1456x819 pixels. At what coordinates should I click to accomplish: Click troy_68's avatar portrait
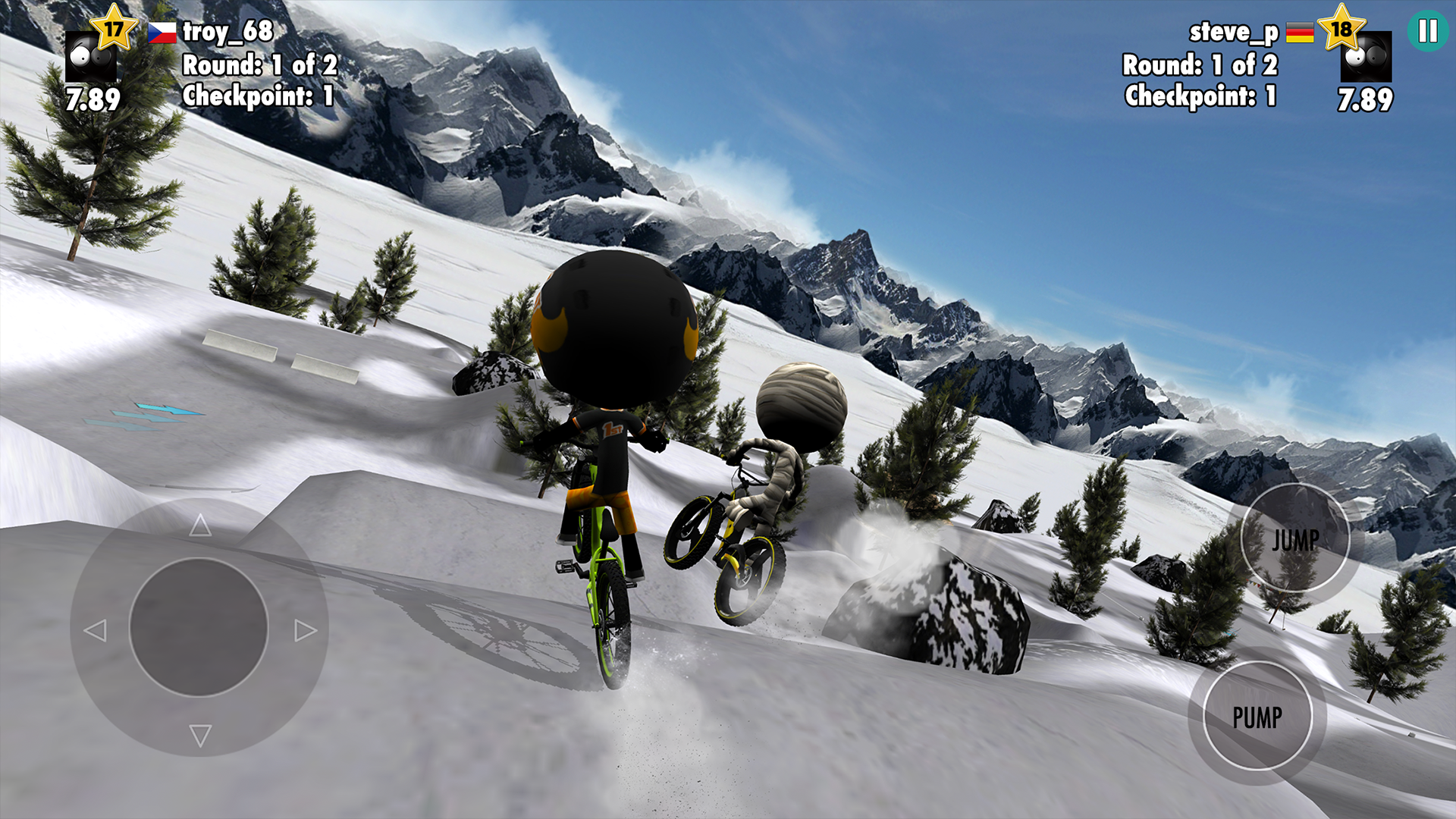point(93,57)
